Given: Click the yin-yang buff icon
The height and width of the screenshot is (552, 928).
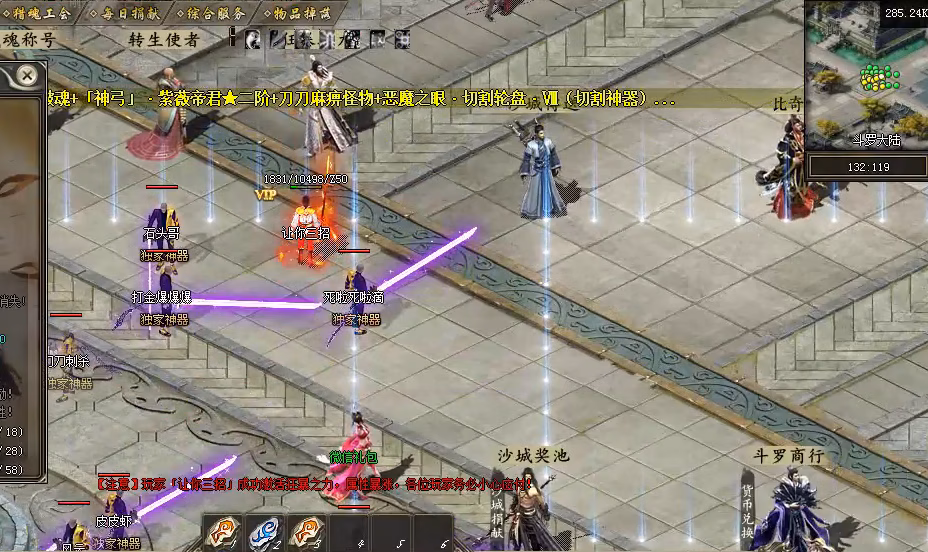Looking at the screenshot, I should click(253, 40).
